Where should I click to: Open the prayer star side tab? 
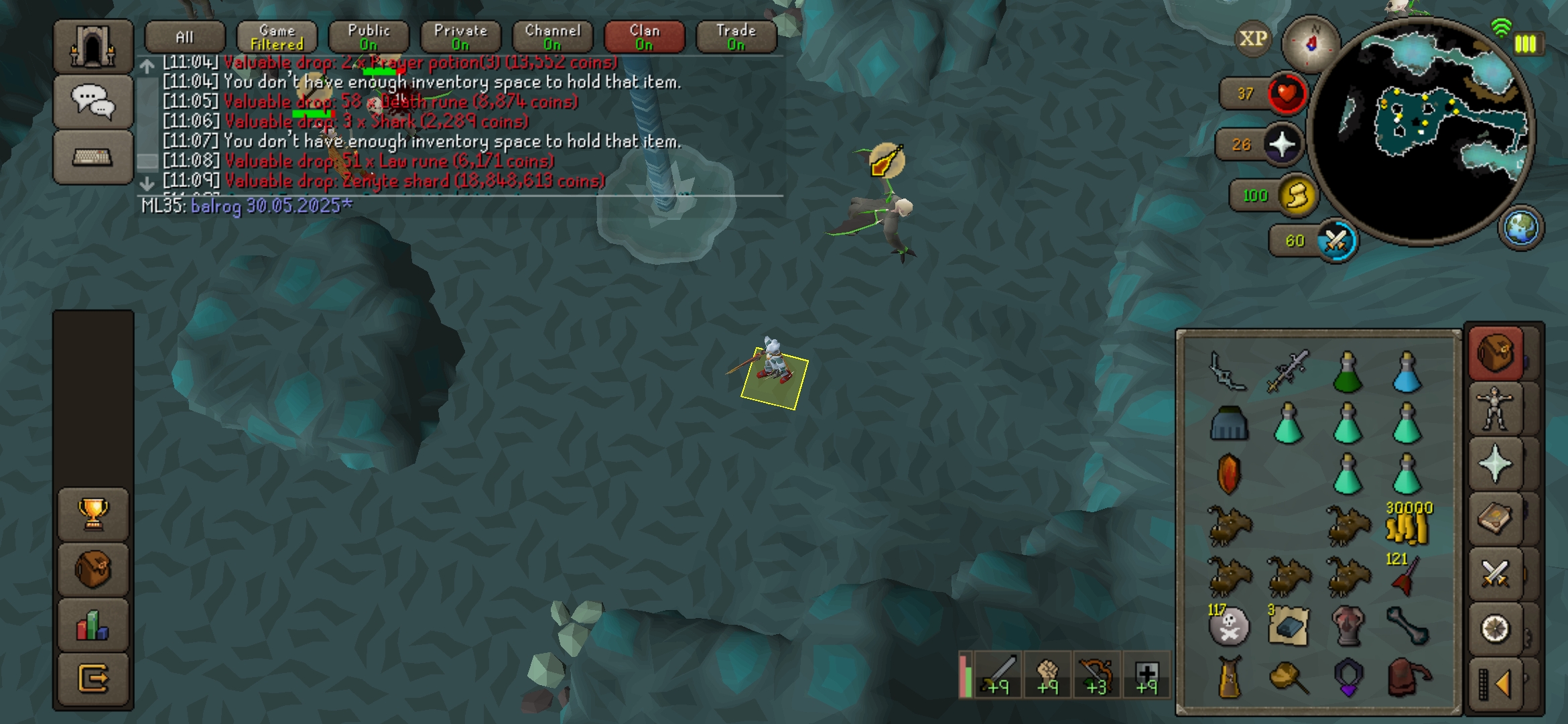pos(1494,464)
